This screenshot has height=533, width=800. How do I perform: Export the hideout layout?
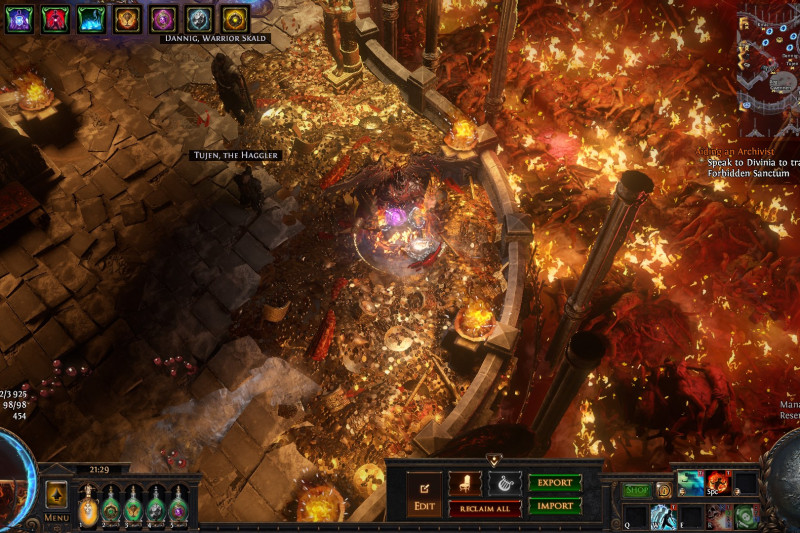[x=555, y=483]
